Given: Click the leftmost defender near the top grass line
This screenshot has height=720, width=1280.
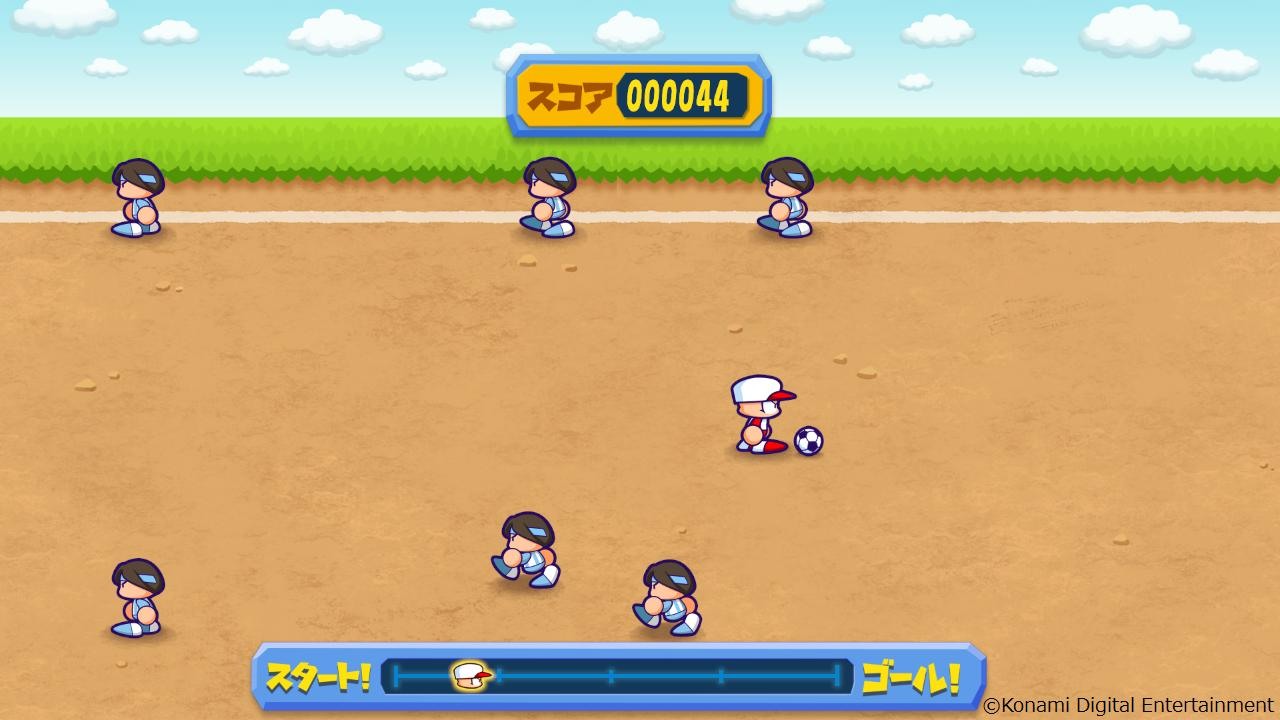Looking at the screenshot, I should tap(137, 200).
